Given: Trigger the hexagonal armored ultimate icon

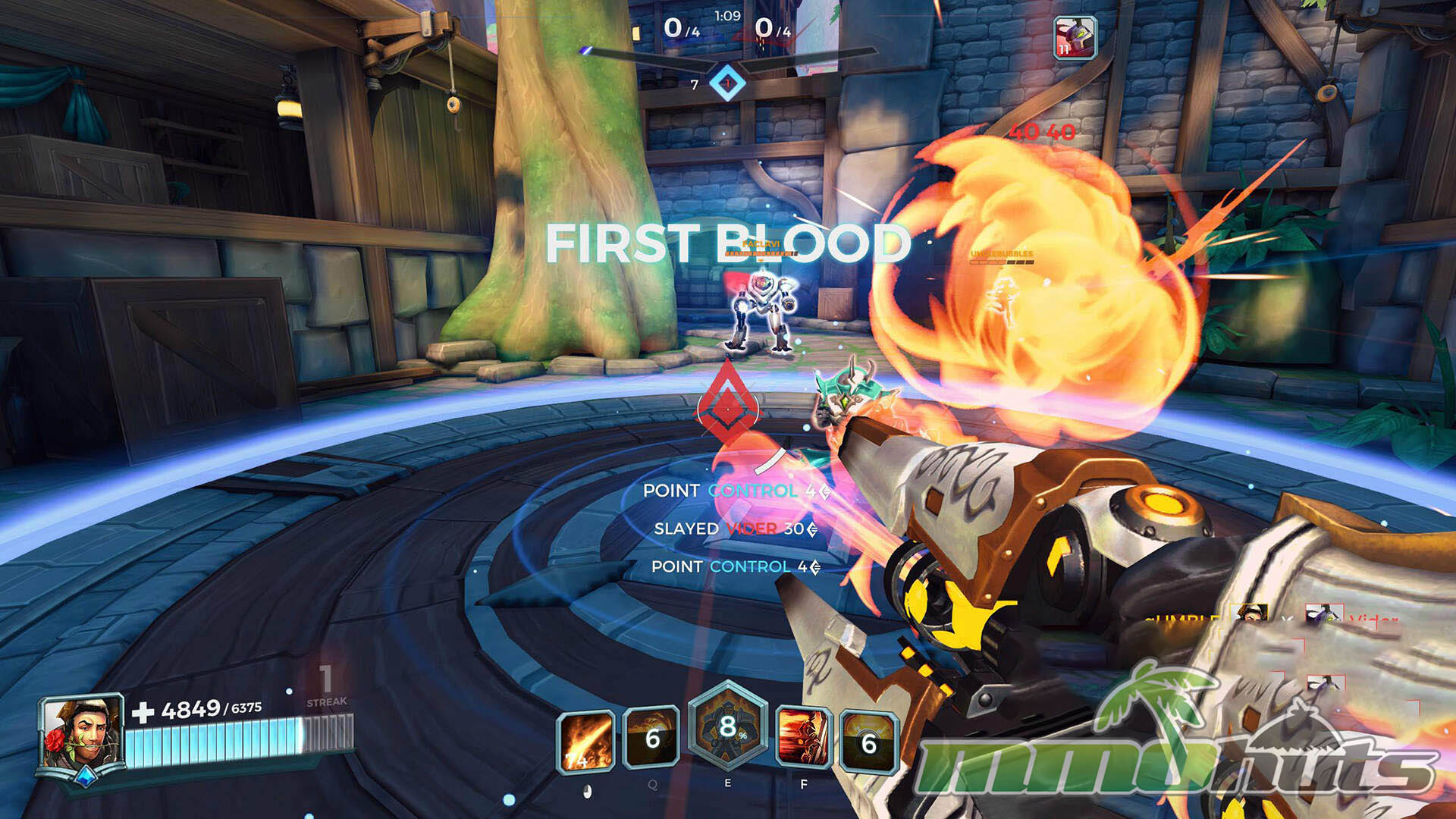Looking at the screenshot, I should (x=727, y=726).
